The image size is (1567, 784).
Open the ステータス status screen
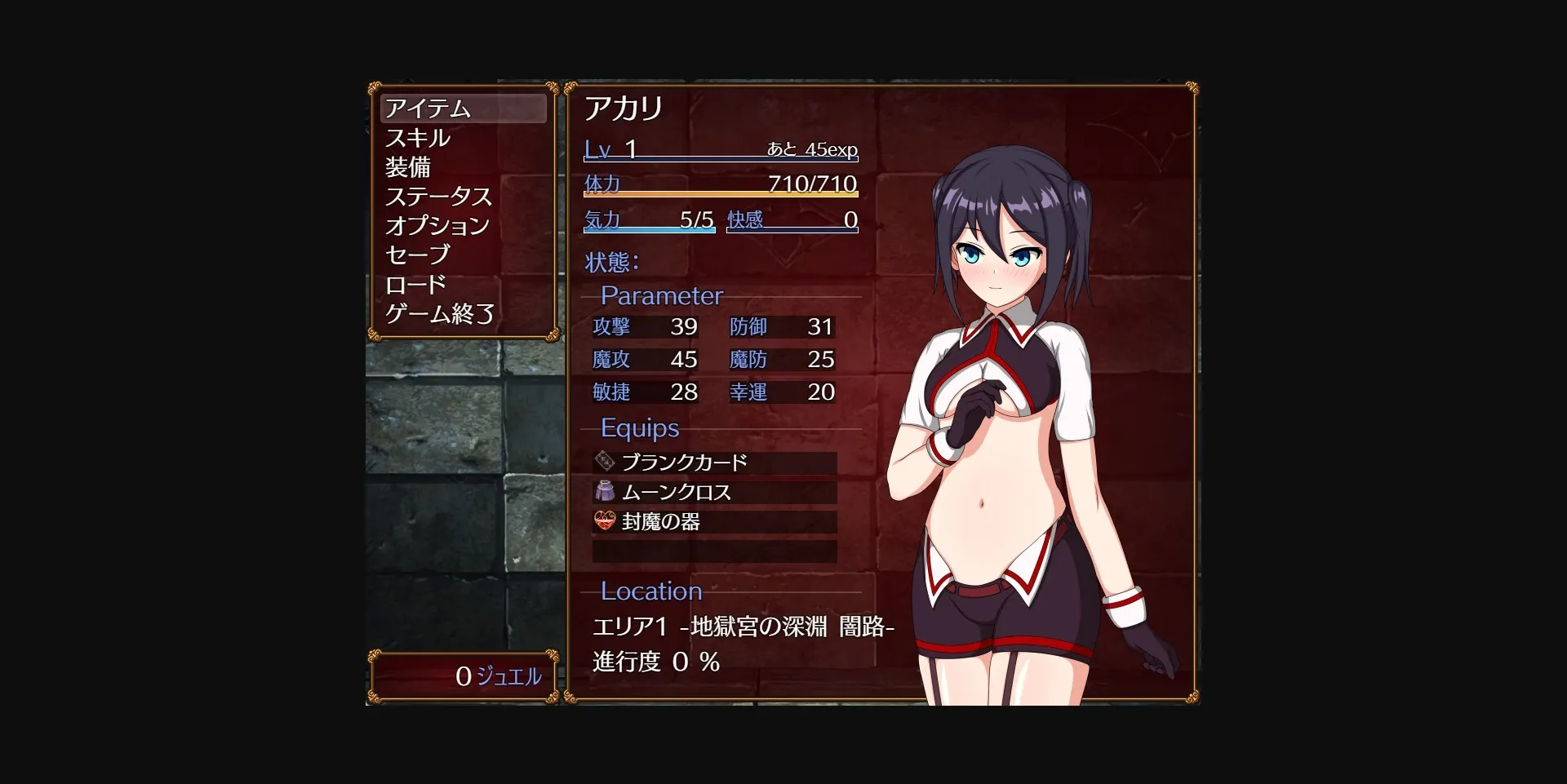[x=438, y=197]
